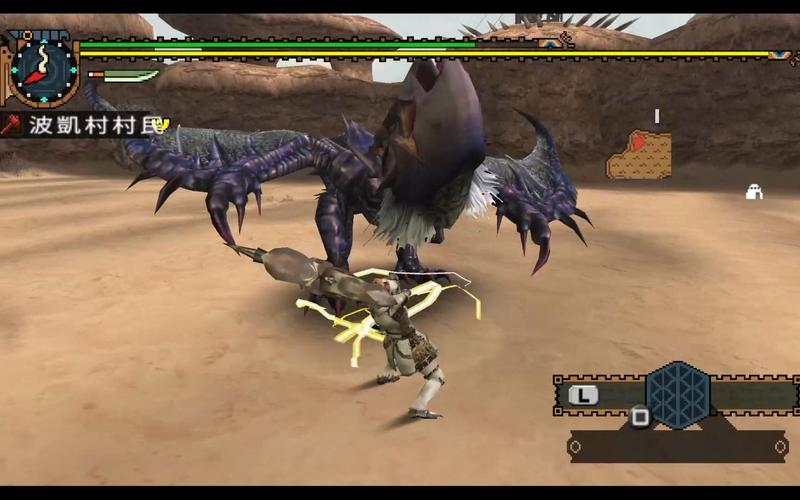
Task: Select the weapon sharpness blade gauge
Action: 127,75
